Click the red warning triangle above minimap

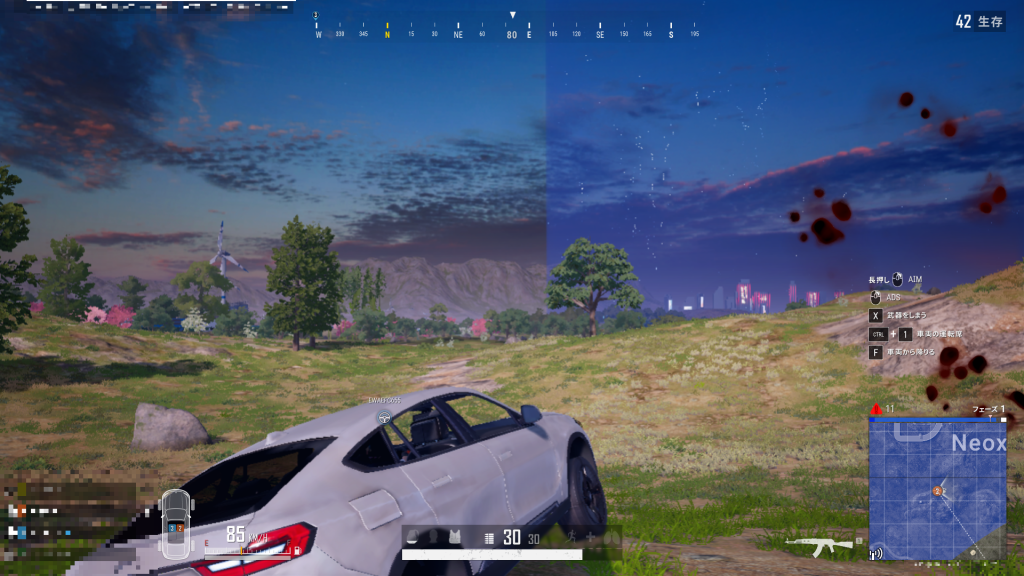point(877,409)
